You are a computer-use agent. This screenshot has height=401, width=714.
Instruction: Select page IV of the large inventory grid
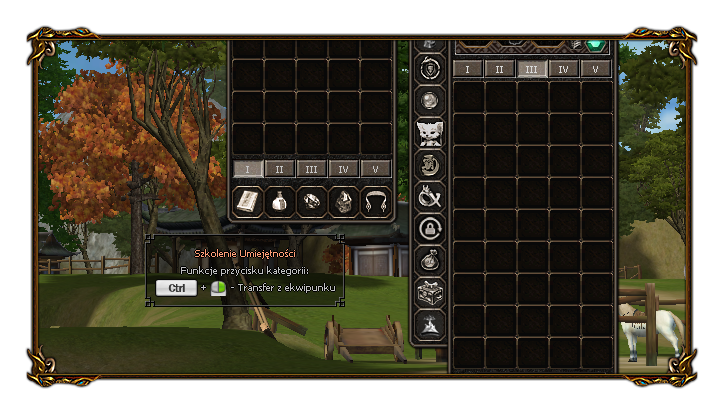click(x=564, y=69)
